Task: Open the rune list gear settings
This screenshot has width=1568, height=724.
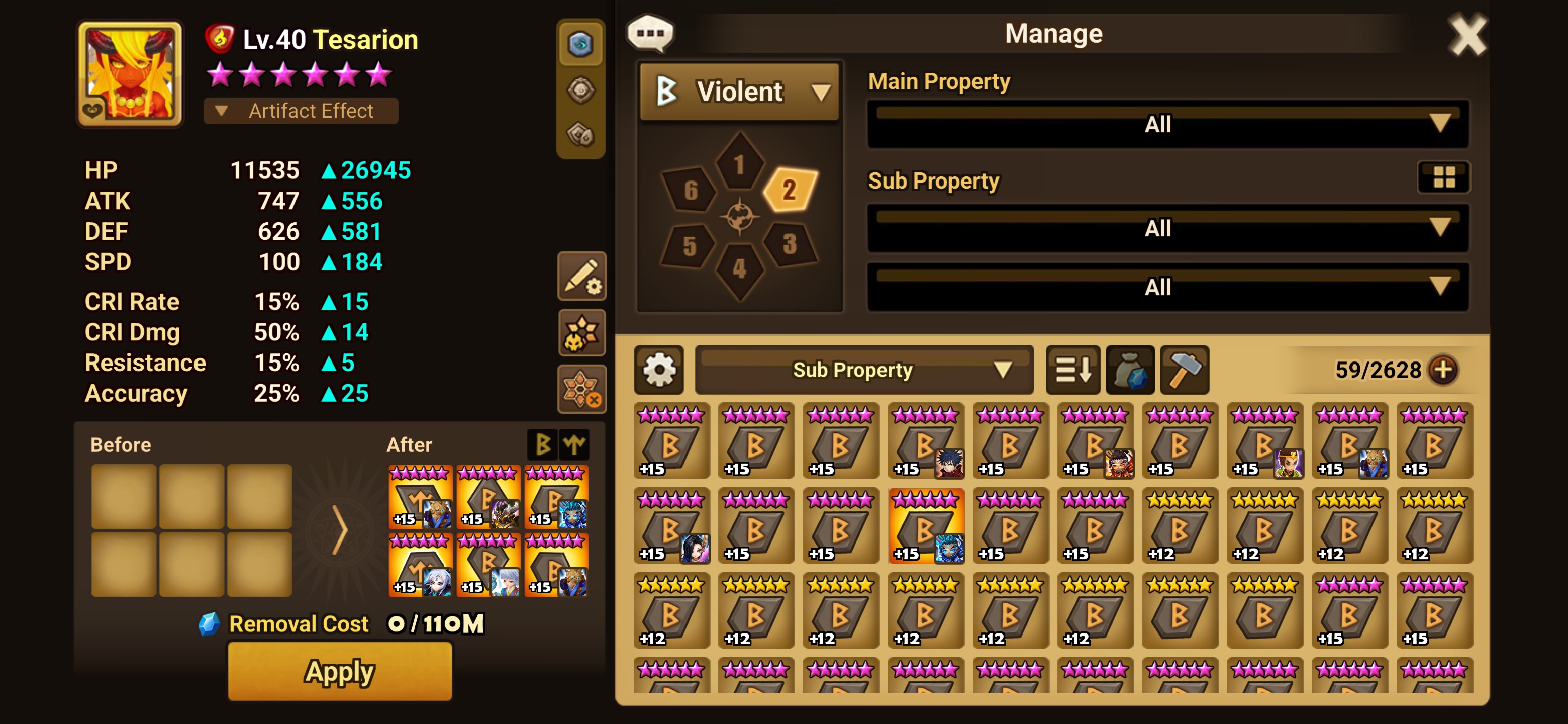Action: click(x=658, y=370)
